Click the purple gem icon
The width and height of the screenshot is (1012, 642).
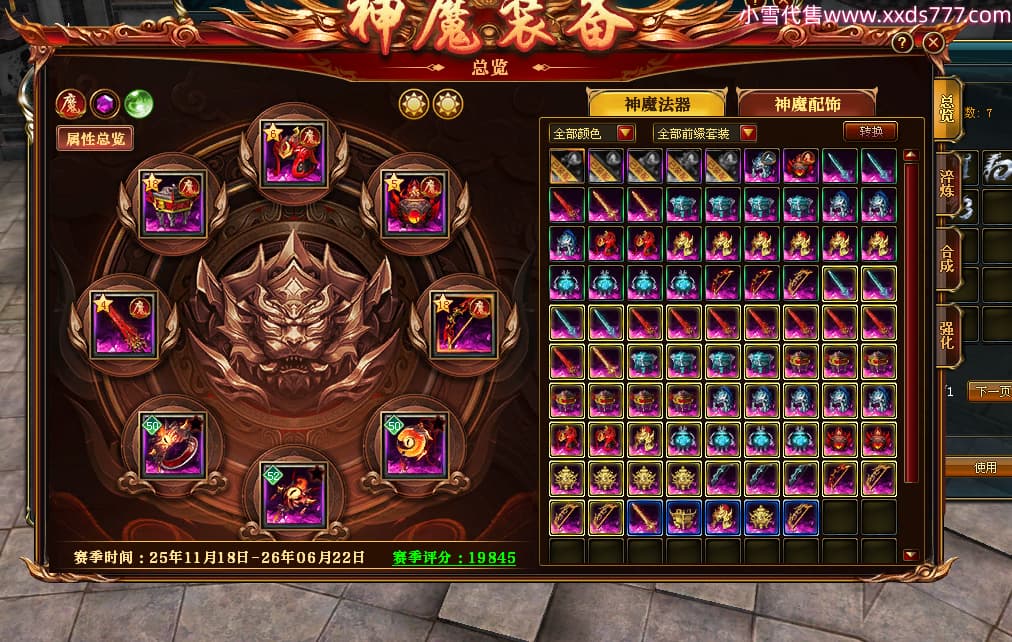tap(104, 103)
